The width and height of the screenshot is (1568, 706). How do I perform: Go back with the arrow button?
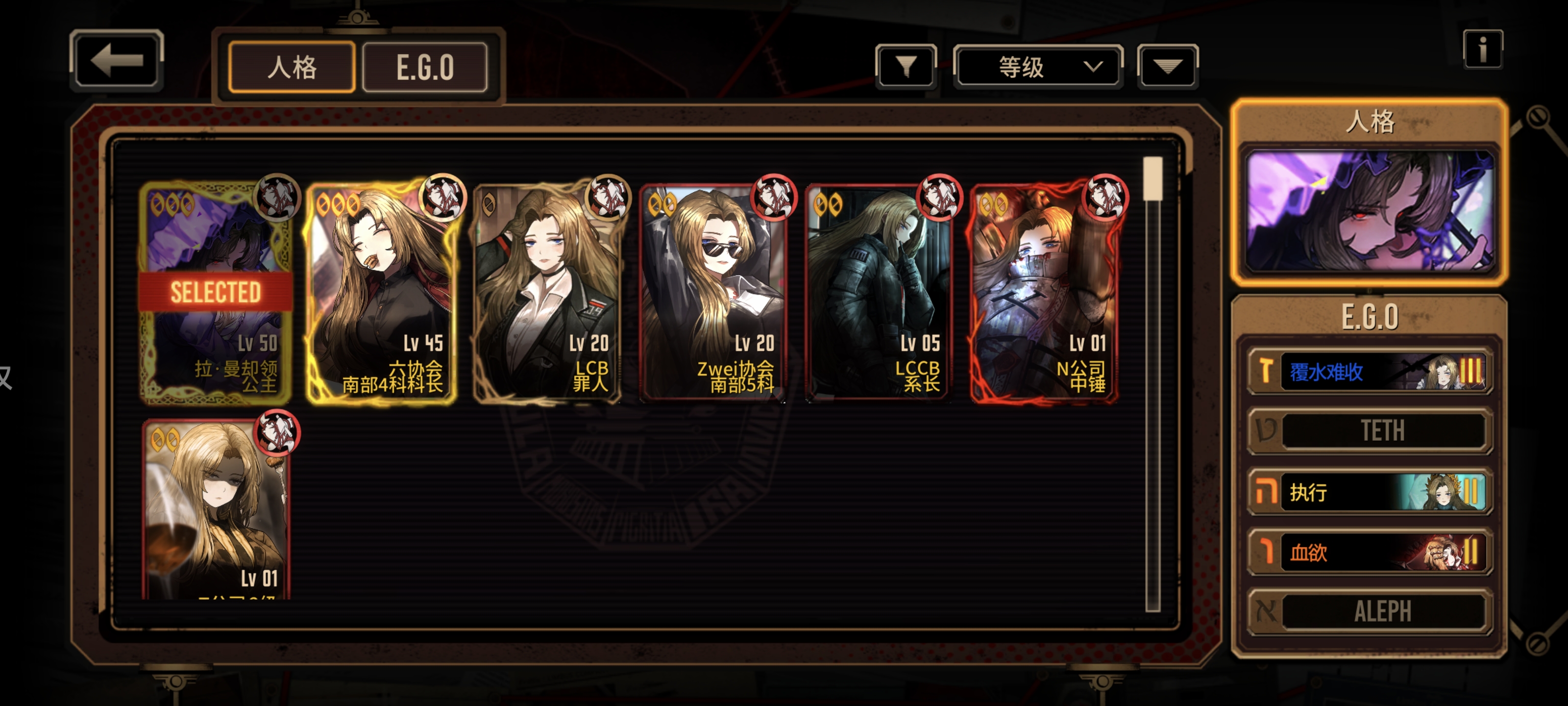pos(116,60)
